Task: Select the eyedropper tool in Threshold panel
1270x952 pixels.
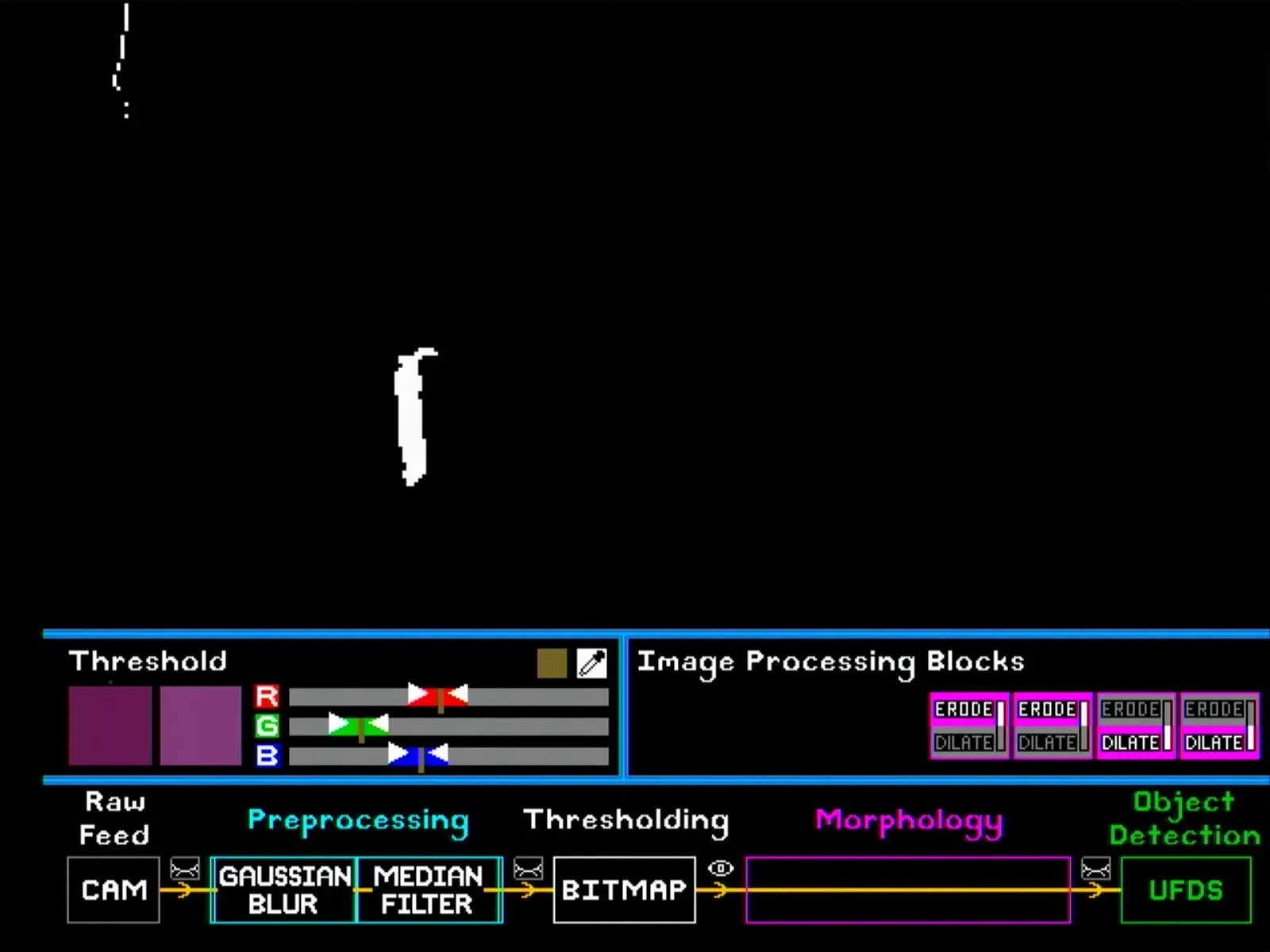Action: tap(591, 663)
